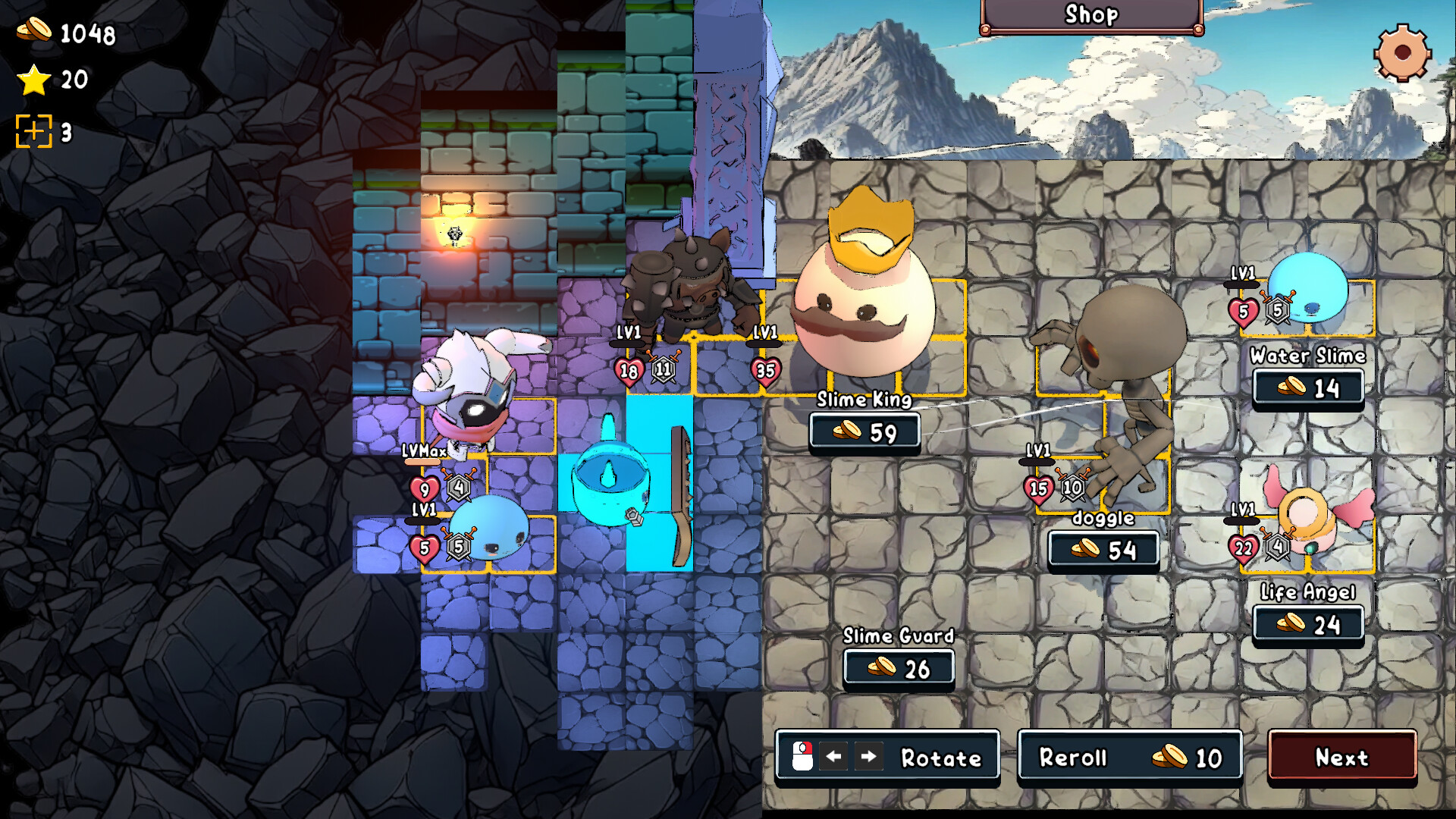Buy the Life Angel for 24 gold
This screenshot has width=1456, height=819.
1308,625
